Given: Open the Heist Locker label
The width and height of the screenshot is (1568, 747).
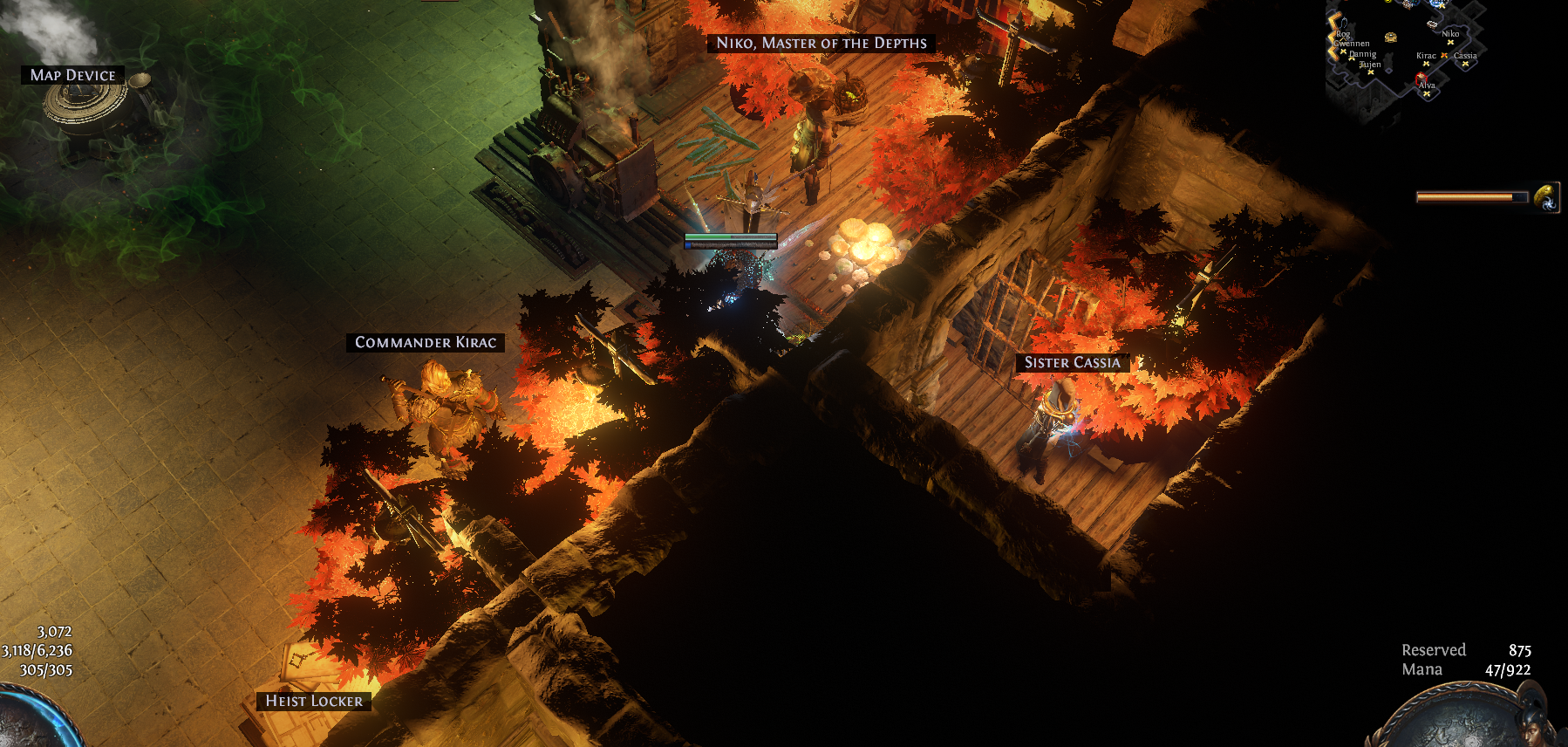Looking at the screenshot, I should [313, 701].
